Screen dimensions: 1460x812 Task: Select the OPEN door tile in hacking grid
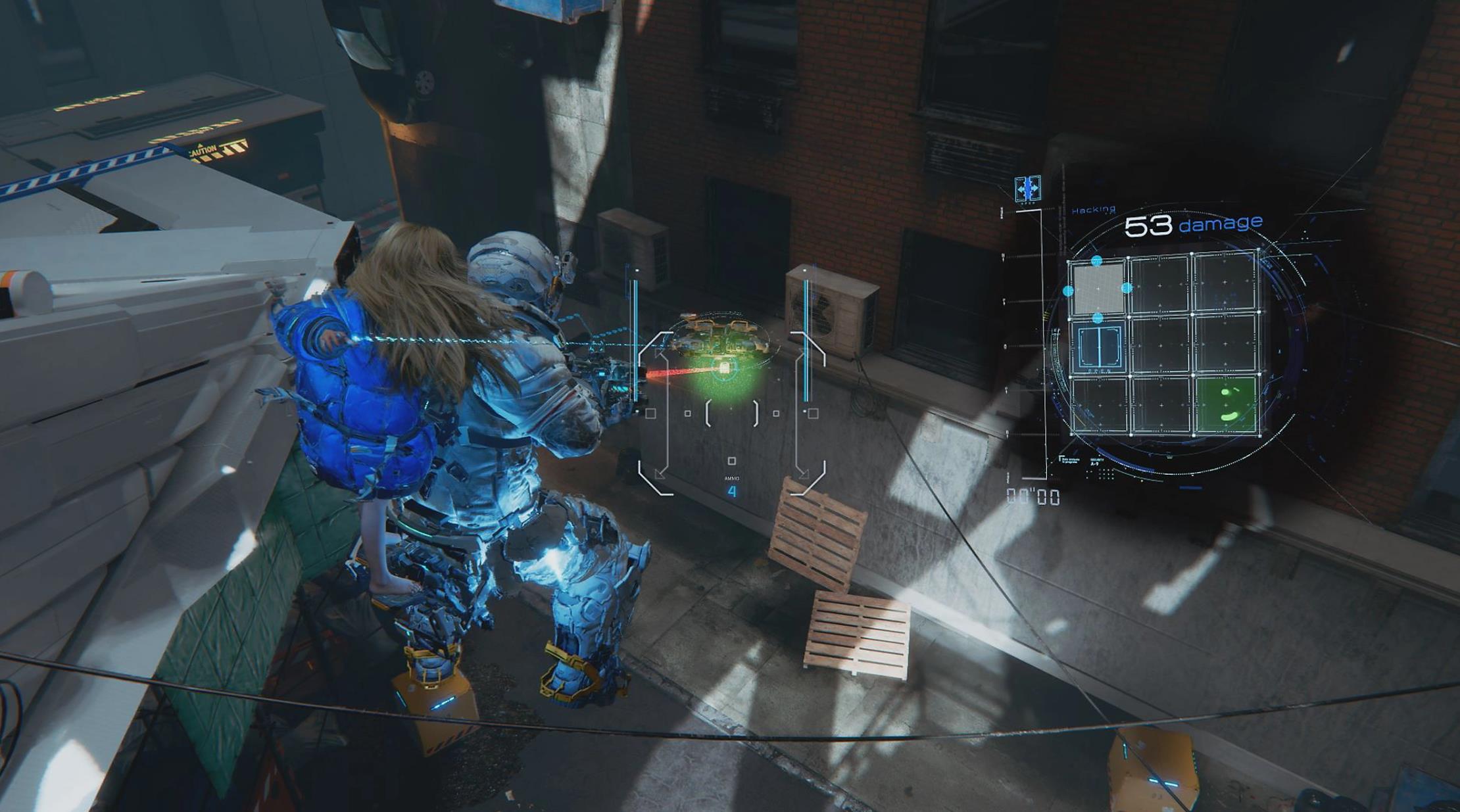[1098, 346]
